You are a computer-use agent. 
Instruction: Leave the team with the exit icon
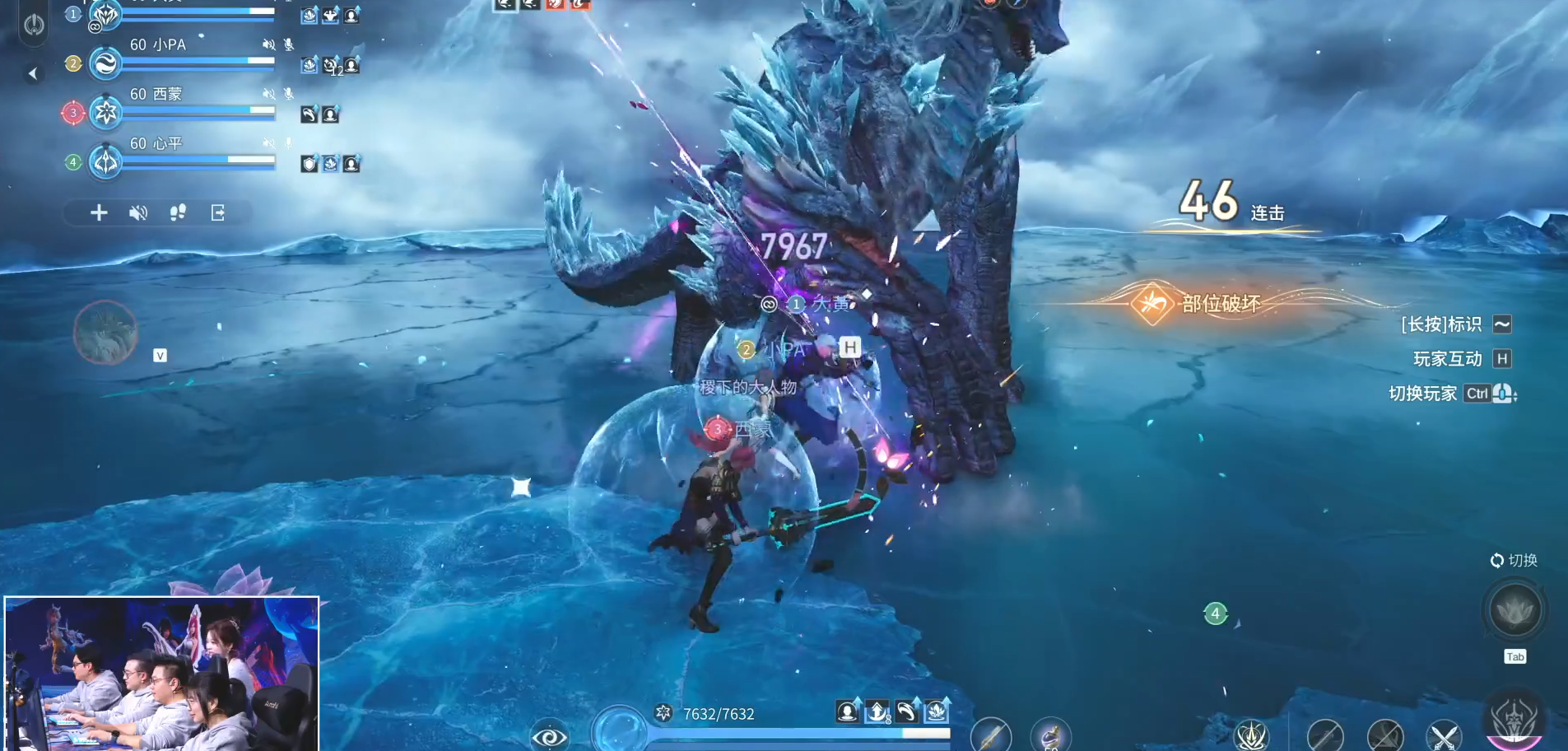(x=218, y=213)
